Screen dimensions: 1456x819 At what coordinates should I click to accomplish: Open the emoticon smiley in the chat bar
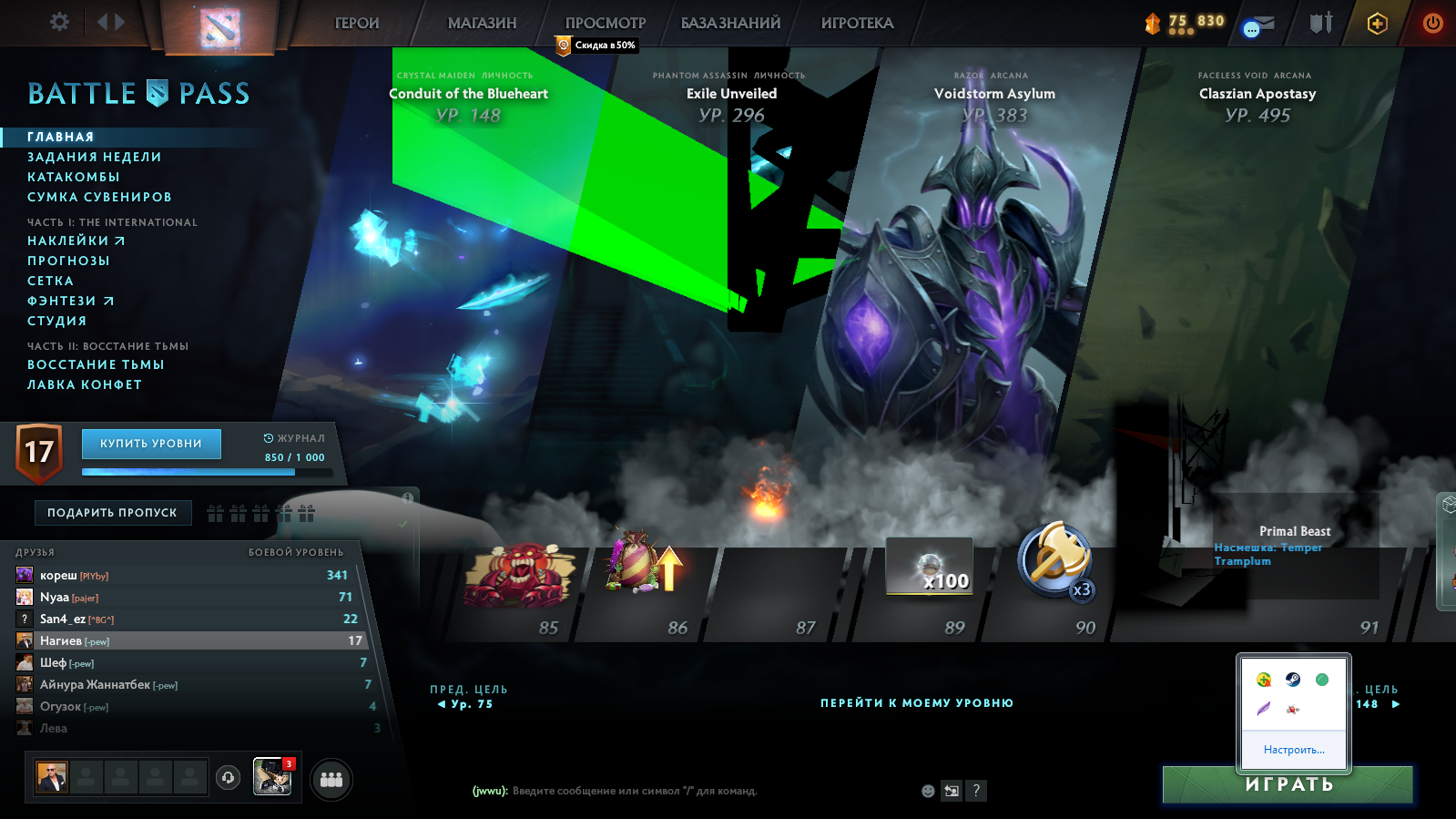926,792
